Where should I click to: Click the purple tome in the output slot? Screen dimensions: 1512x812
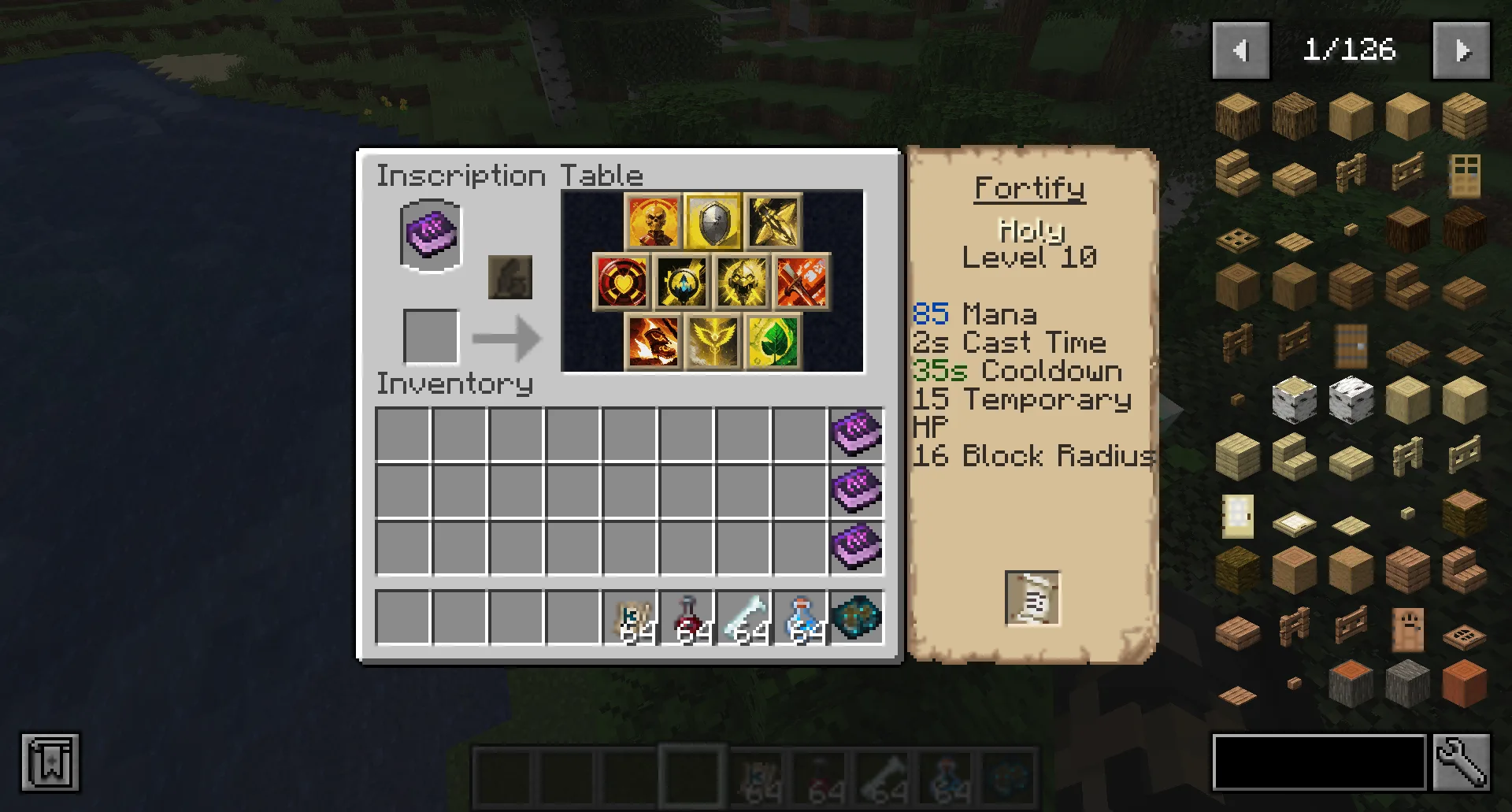tap(430, 235)
